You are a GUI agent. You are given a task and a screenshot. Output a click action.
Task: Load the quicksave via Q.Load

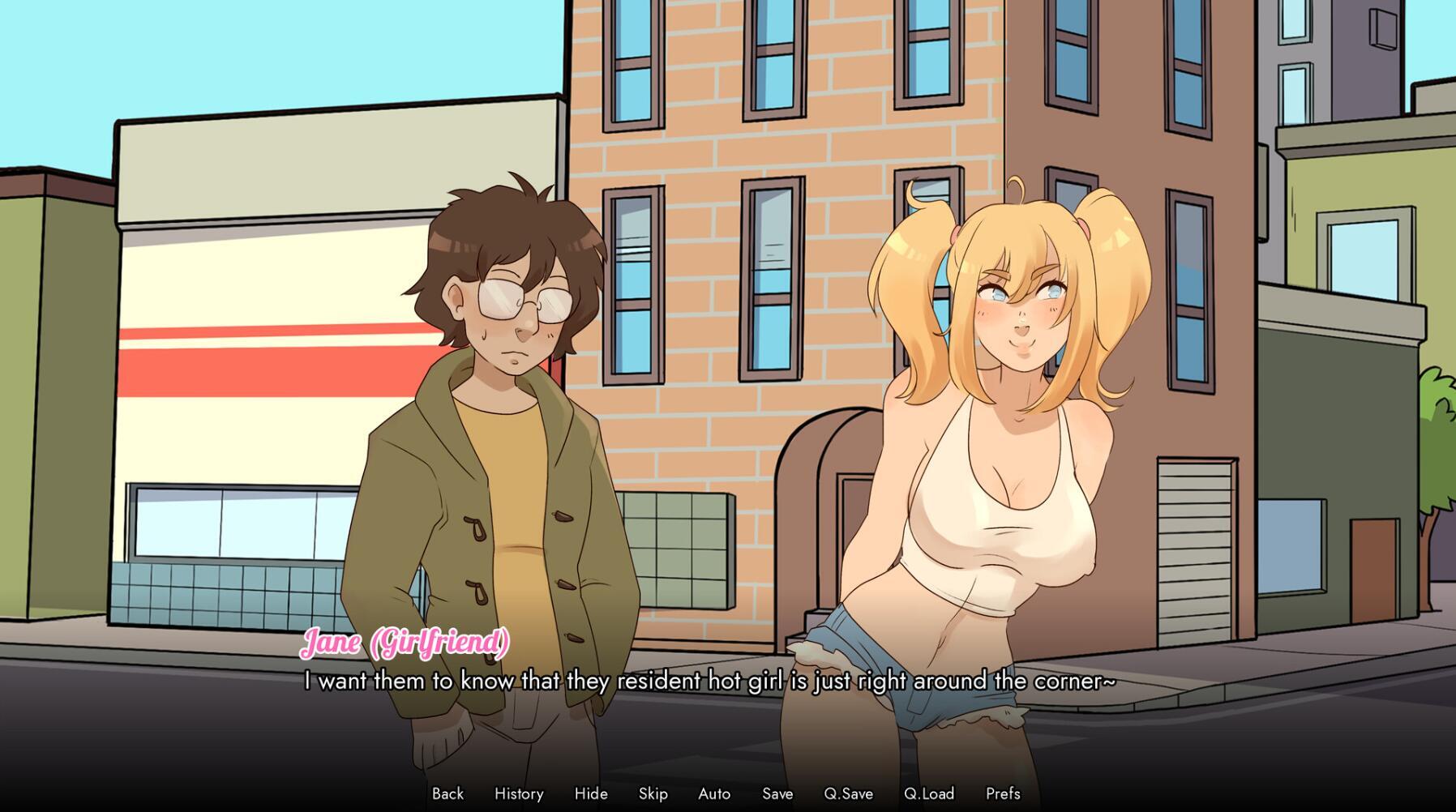[x=929, y=794]
